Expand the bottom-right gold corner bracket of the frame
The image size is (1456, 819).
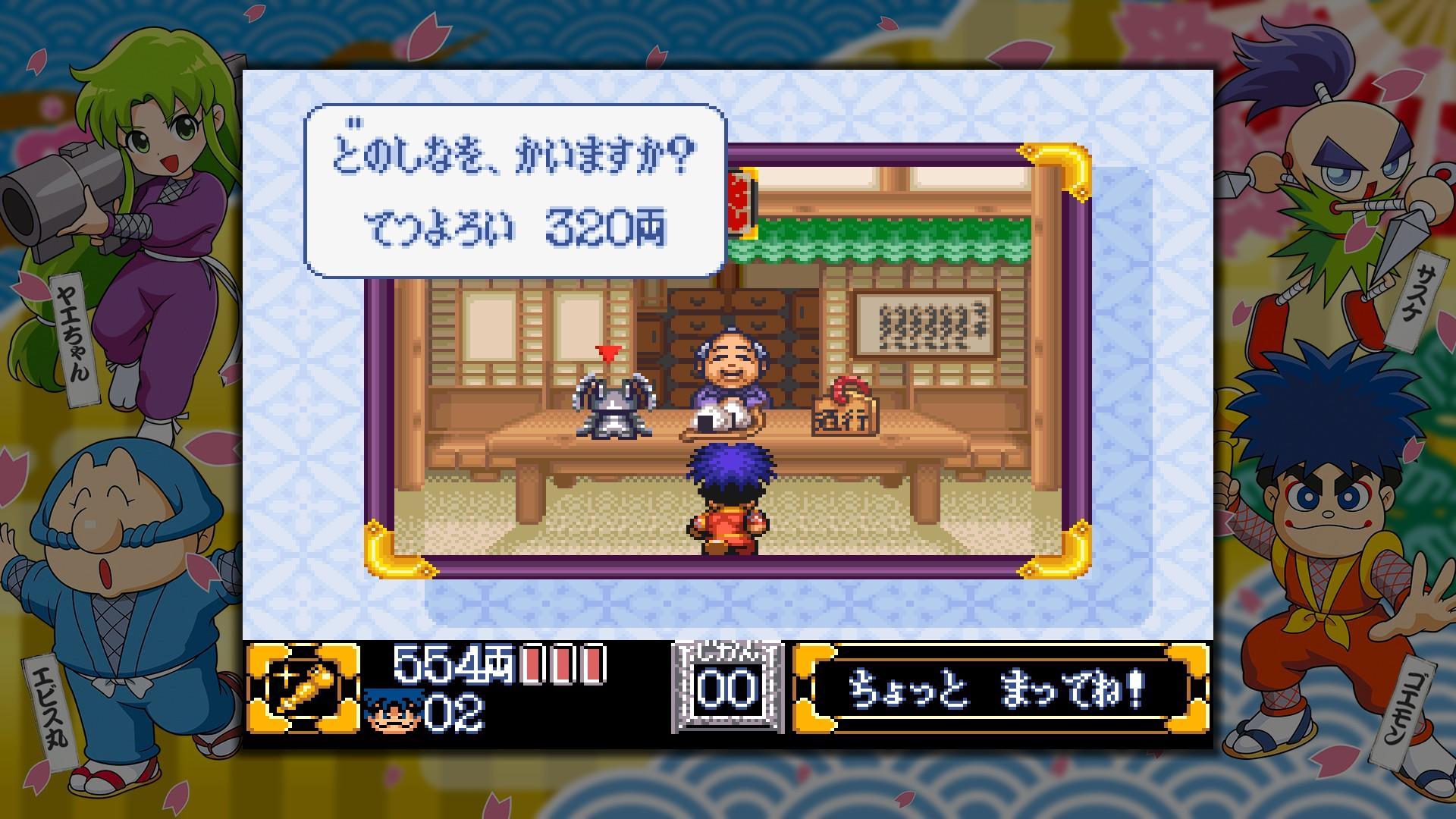pos(1058,550)
